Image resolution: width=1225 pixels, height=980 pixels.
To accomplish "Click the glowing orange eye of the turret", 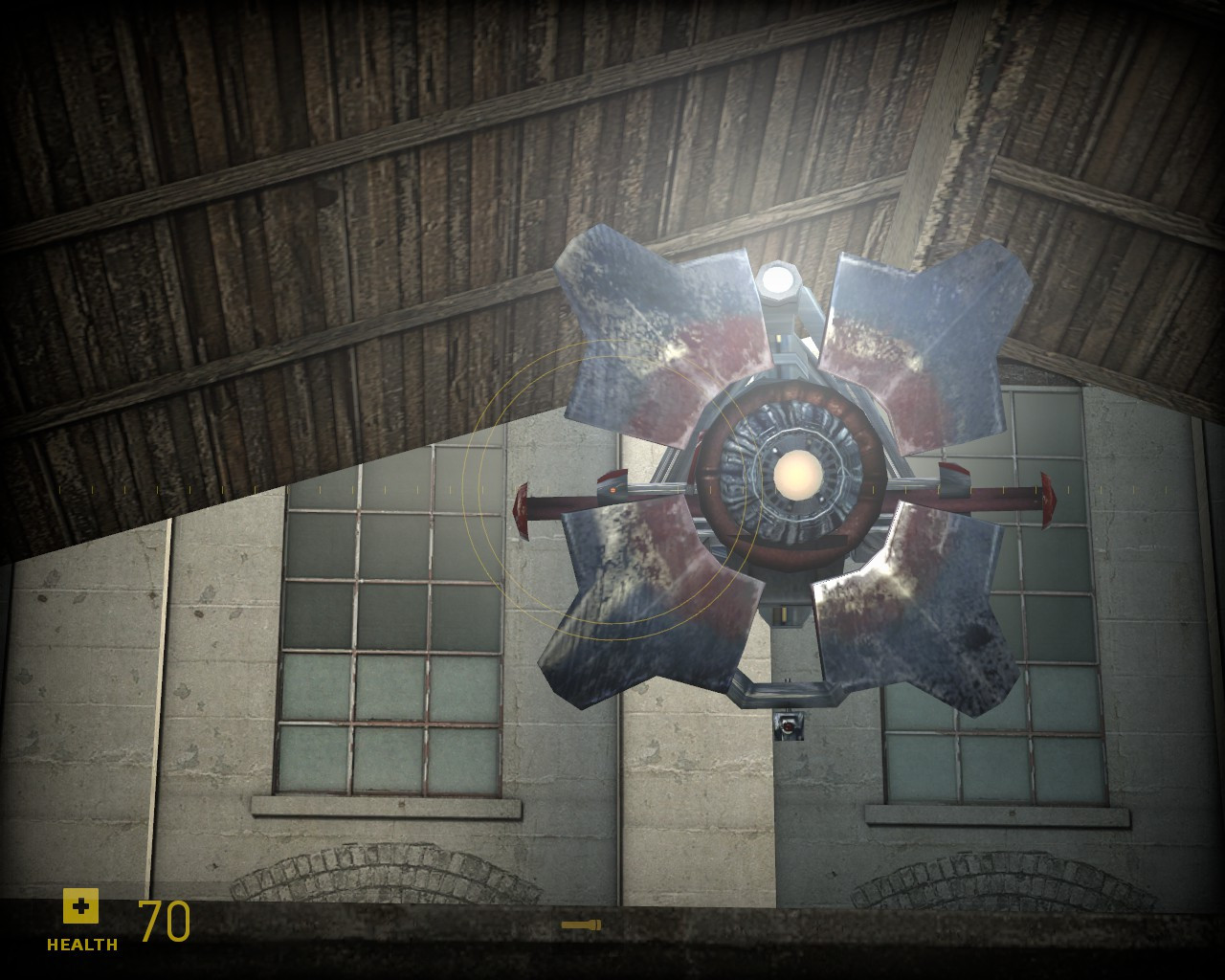I will point(798,476).
